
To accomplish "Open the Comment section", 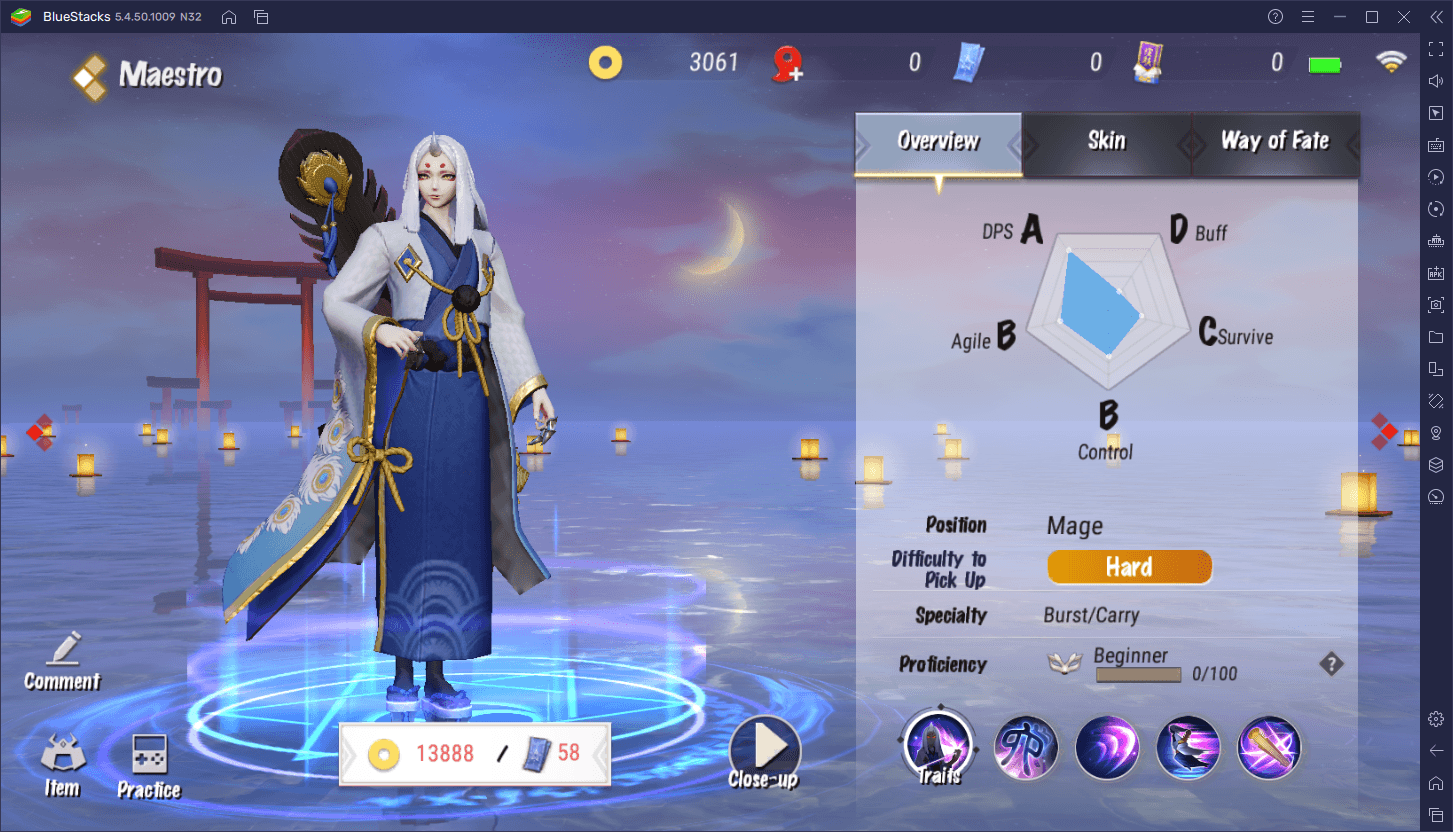I will [x=63, y=662].
